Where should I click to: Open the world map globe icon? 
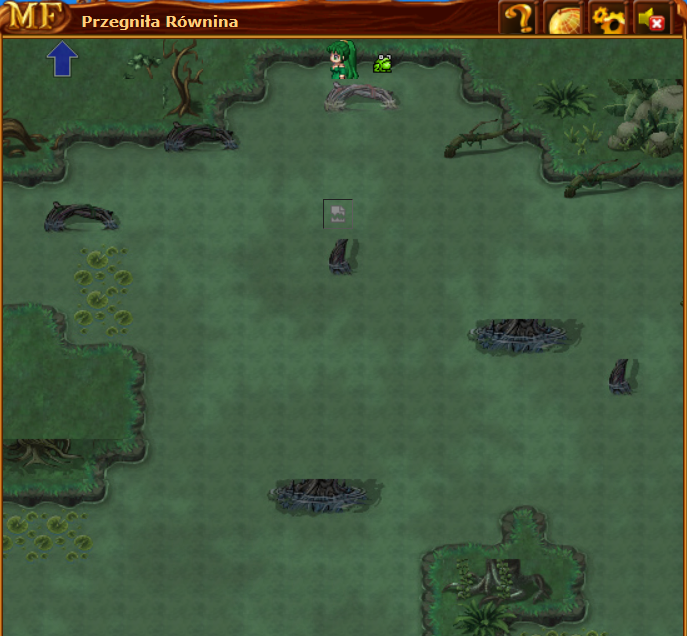point(563,18)
